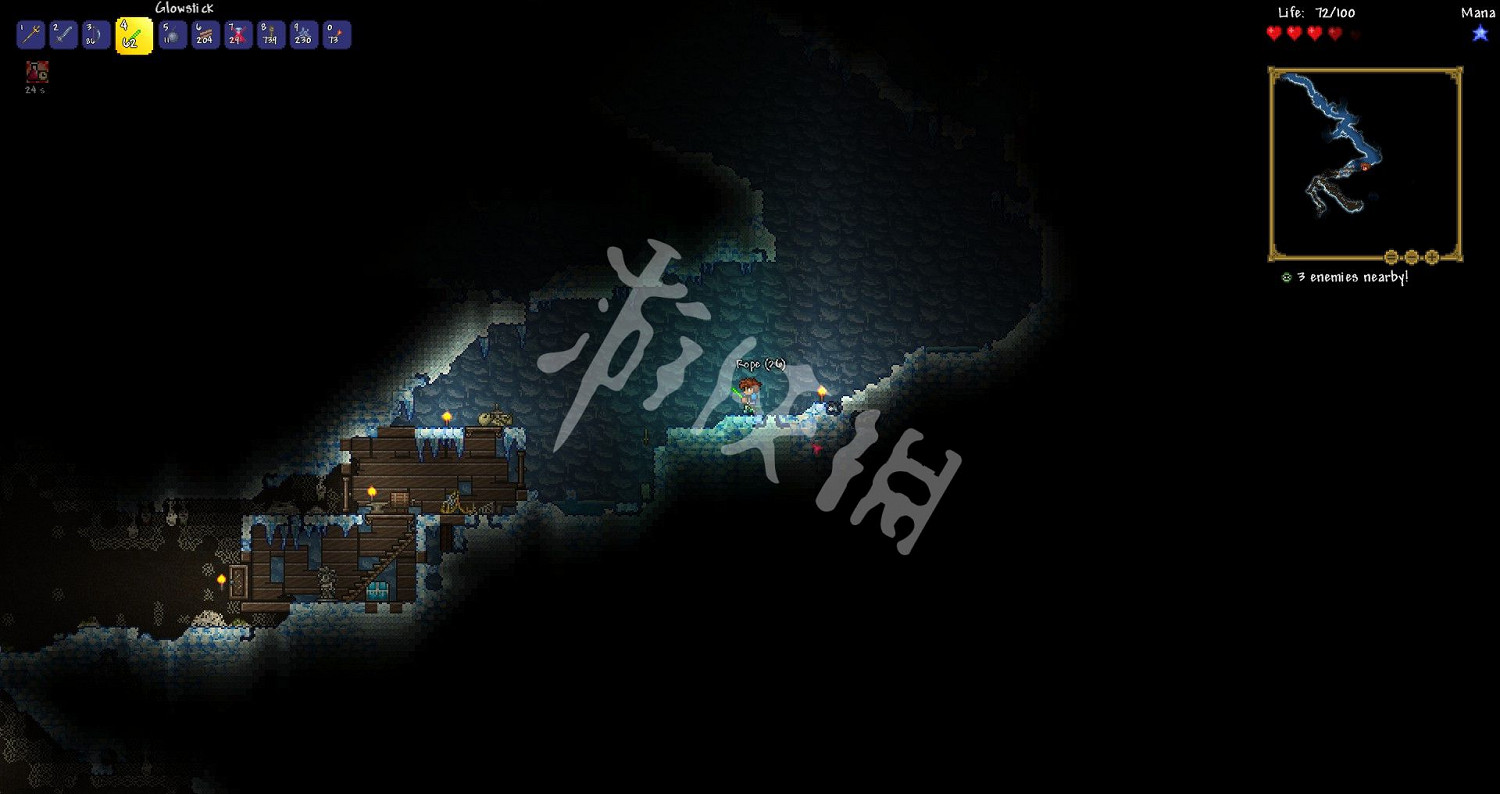
Task: Zoom out the minimap with the minus button
Action: (x=1391, y=257)
